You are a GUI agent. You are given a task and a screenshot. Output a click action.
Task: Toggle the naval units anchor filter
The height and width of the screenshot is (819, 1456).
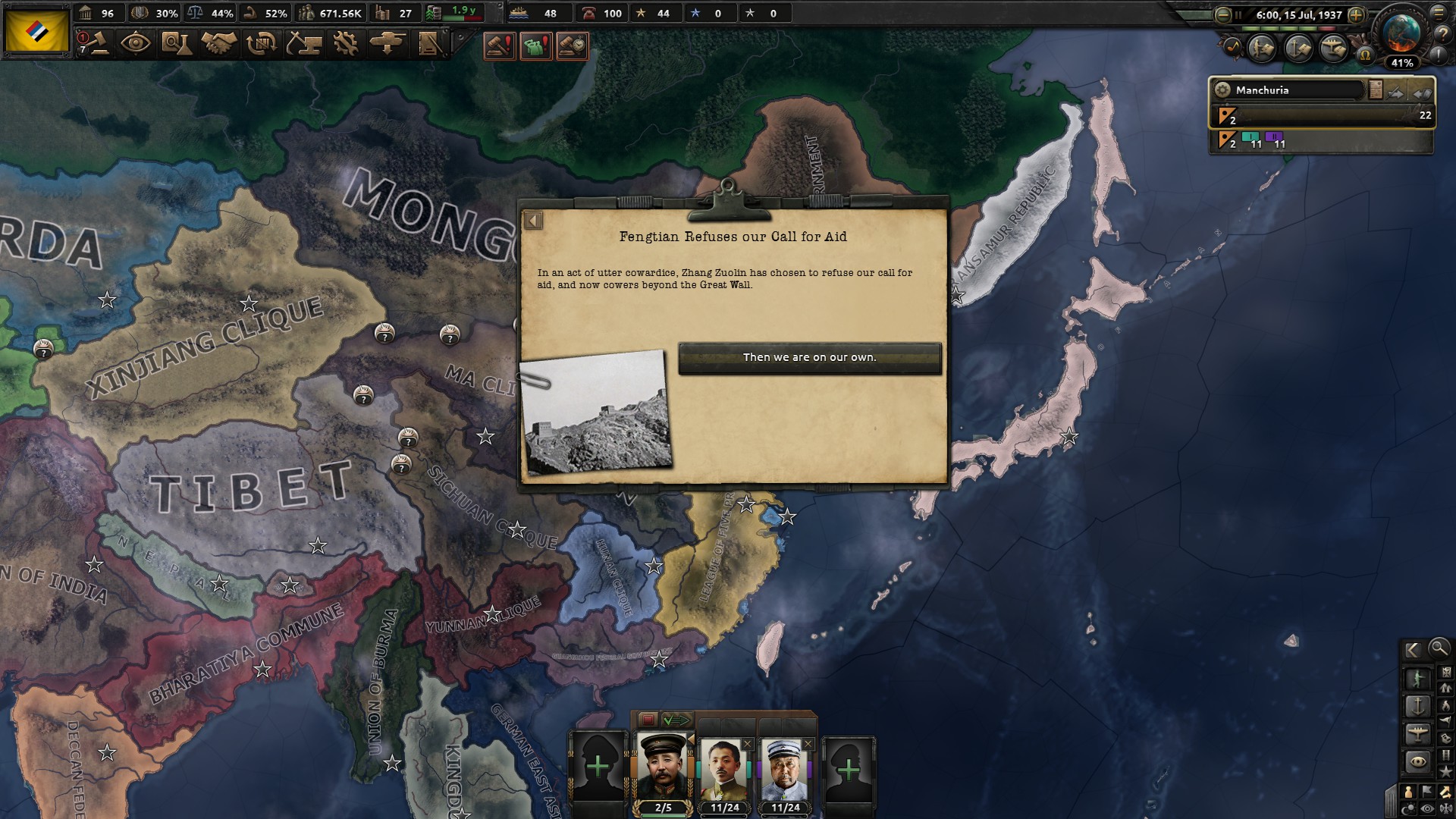click(1418, 706)
